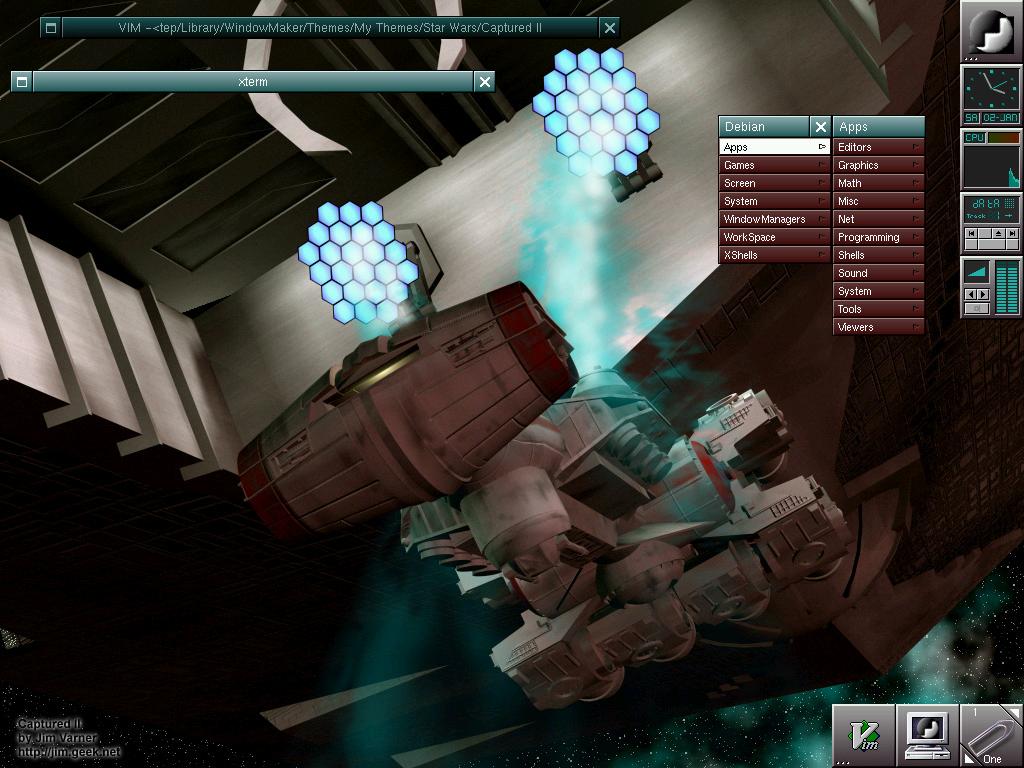Click the Vim icon in the dock
The height and width of the screenshot is (768, 1024).
pos(864,736)
